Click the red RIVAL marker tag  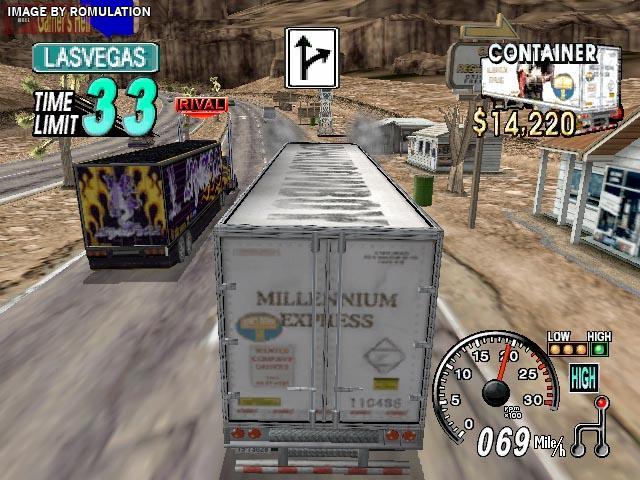(201, 103)
